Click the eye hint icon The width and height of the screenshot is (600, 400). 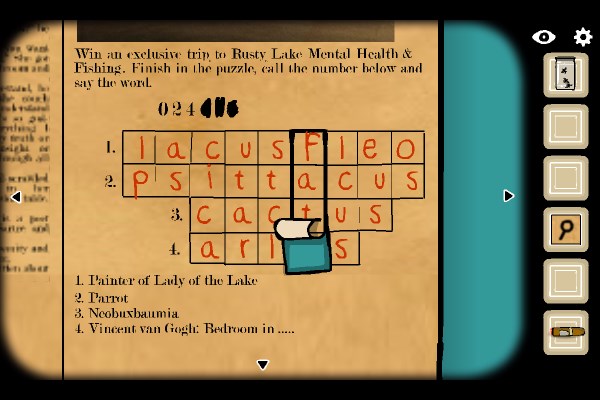[544, 37]
